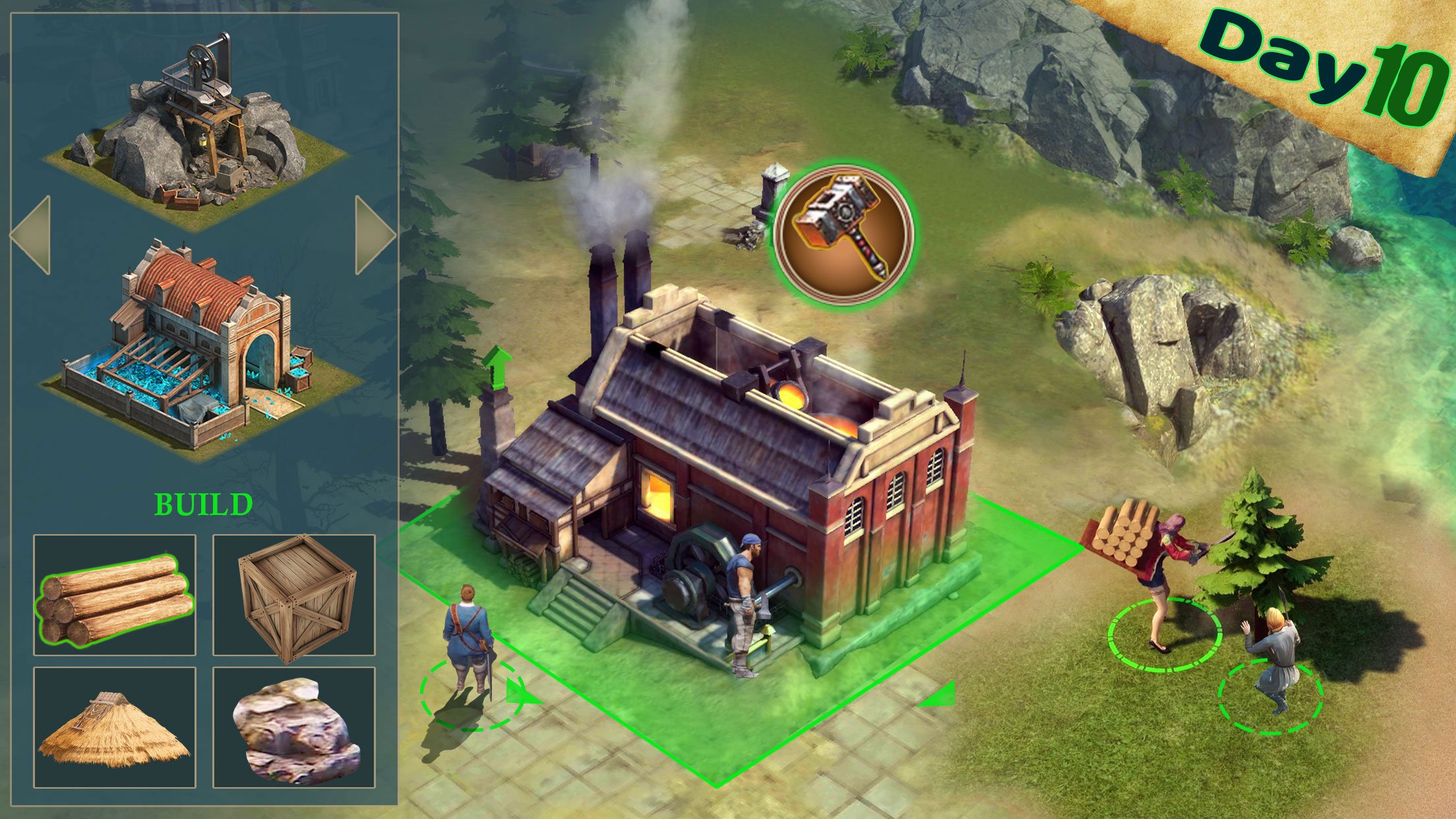Click the factory placed on the green plot

click(712, 462)
